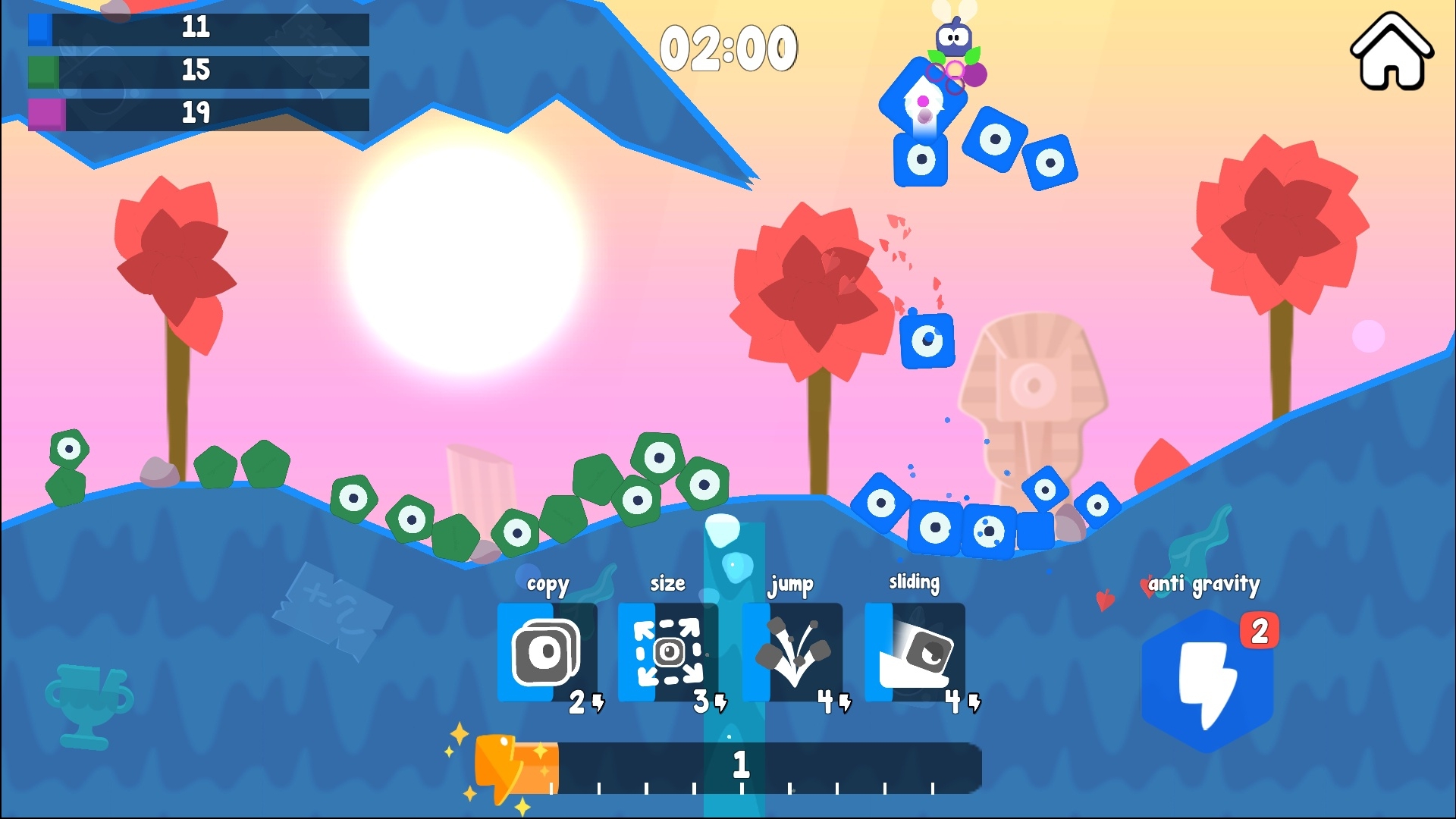Screen dimensions: 1456x819
Task: Click the 02:00 match timer
Action: (730, 47)
